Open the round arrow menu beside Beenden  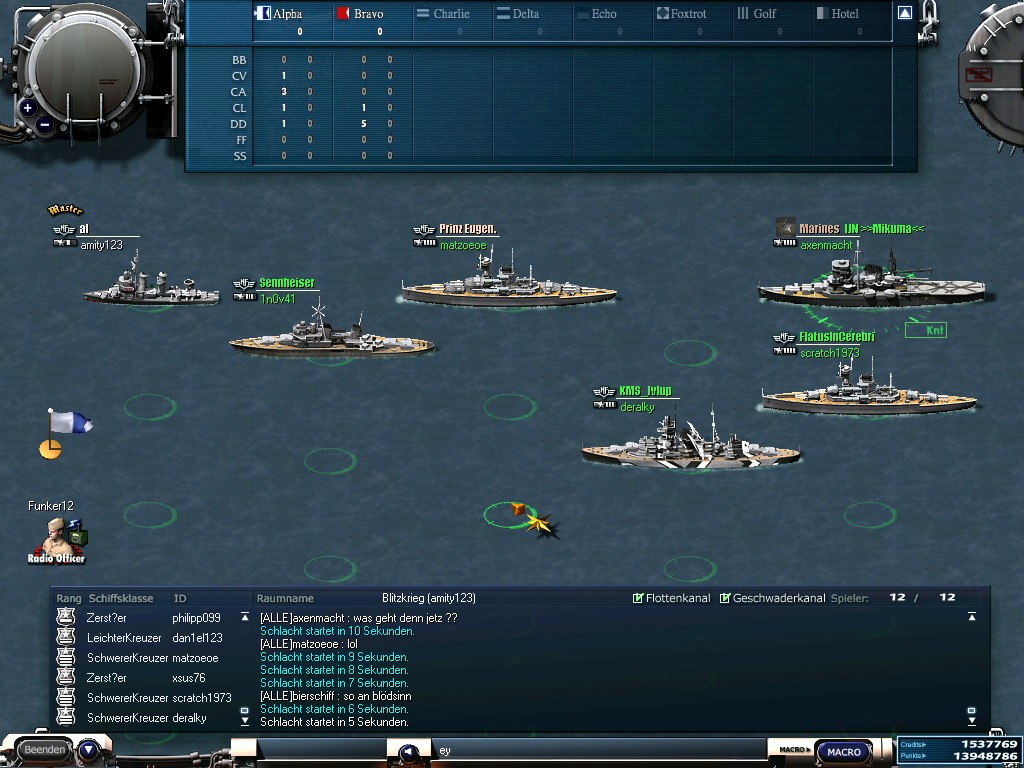click(88, 749)
